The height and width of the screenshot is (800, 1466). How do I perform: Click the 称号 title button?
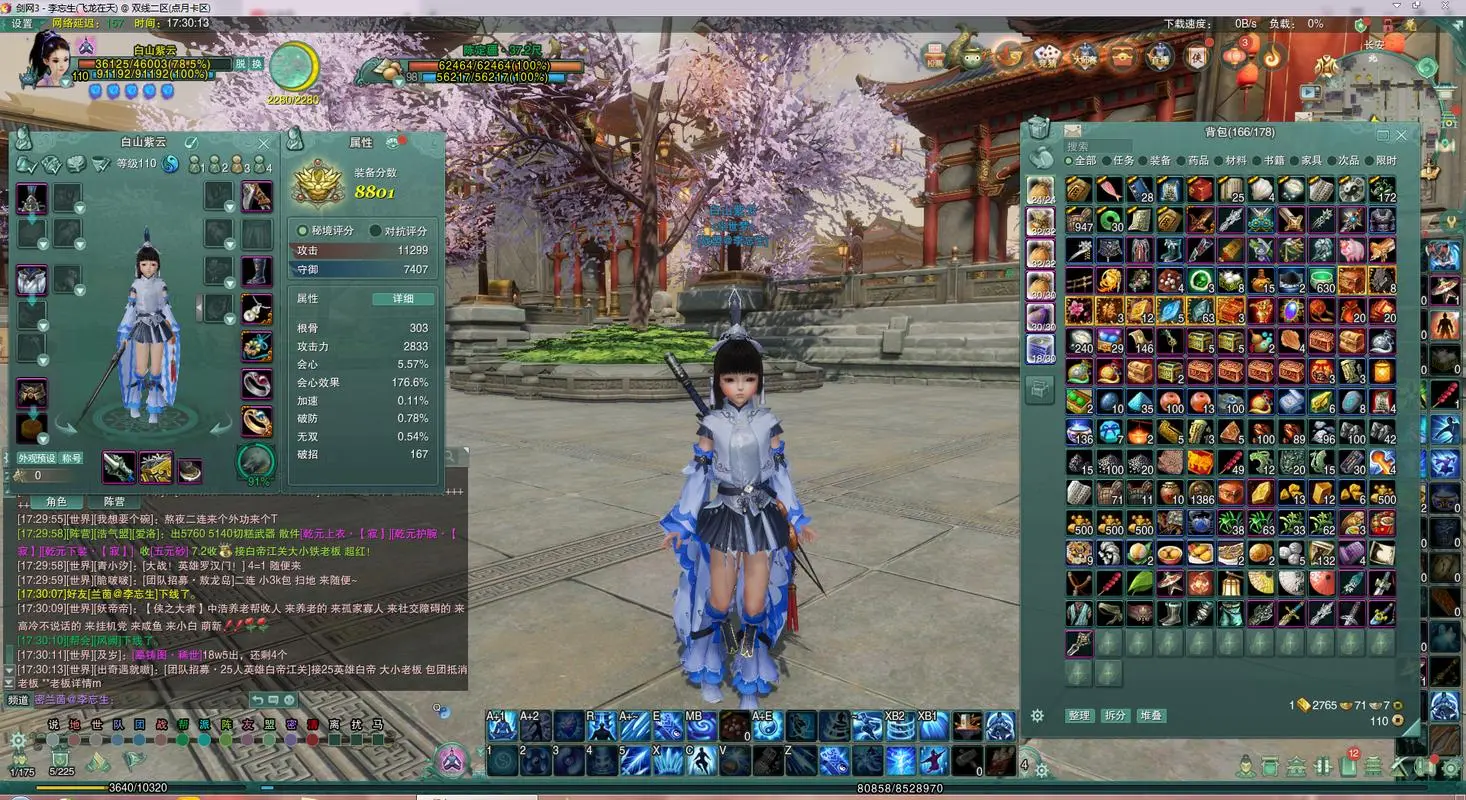[71, 458]
